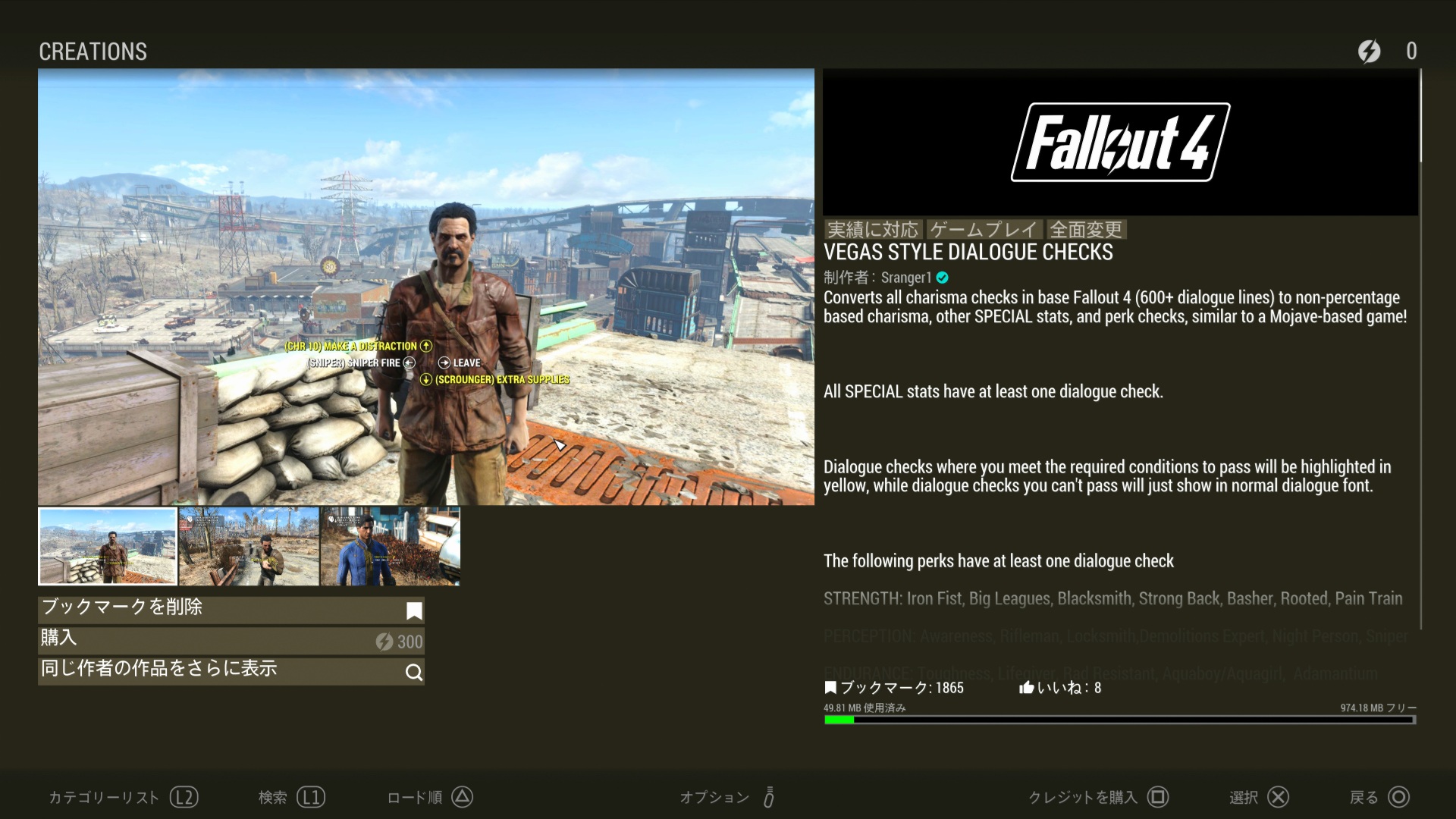The height and width of the screenshot is (819, 1456).
Task: Choose 購入 for 300 credits
Action: [x=231, y=640]
